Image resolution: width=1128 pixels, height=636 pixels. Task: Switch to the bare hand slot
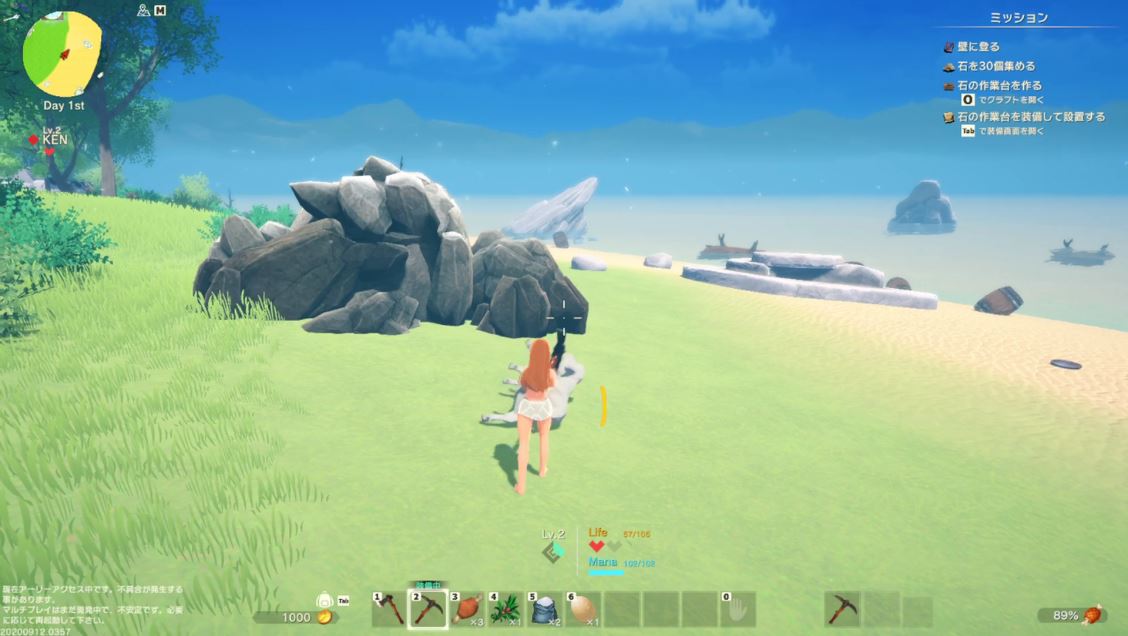click(x=739, y=609)
